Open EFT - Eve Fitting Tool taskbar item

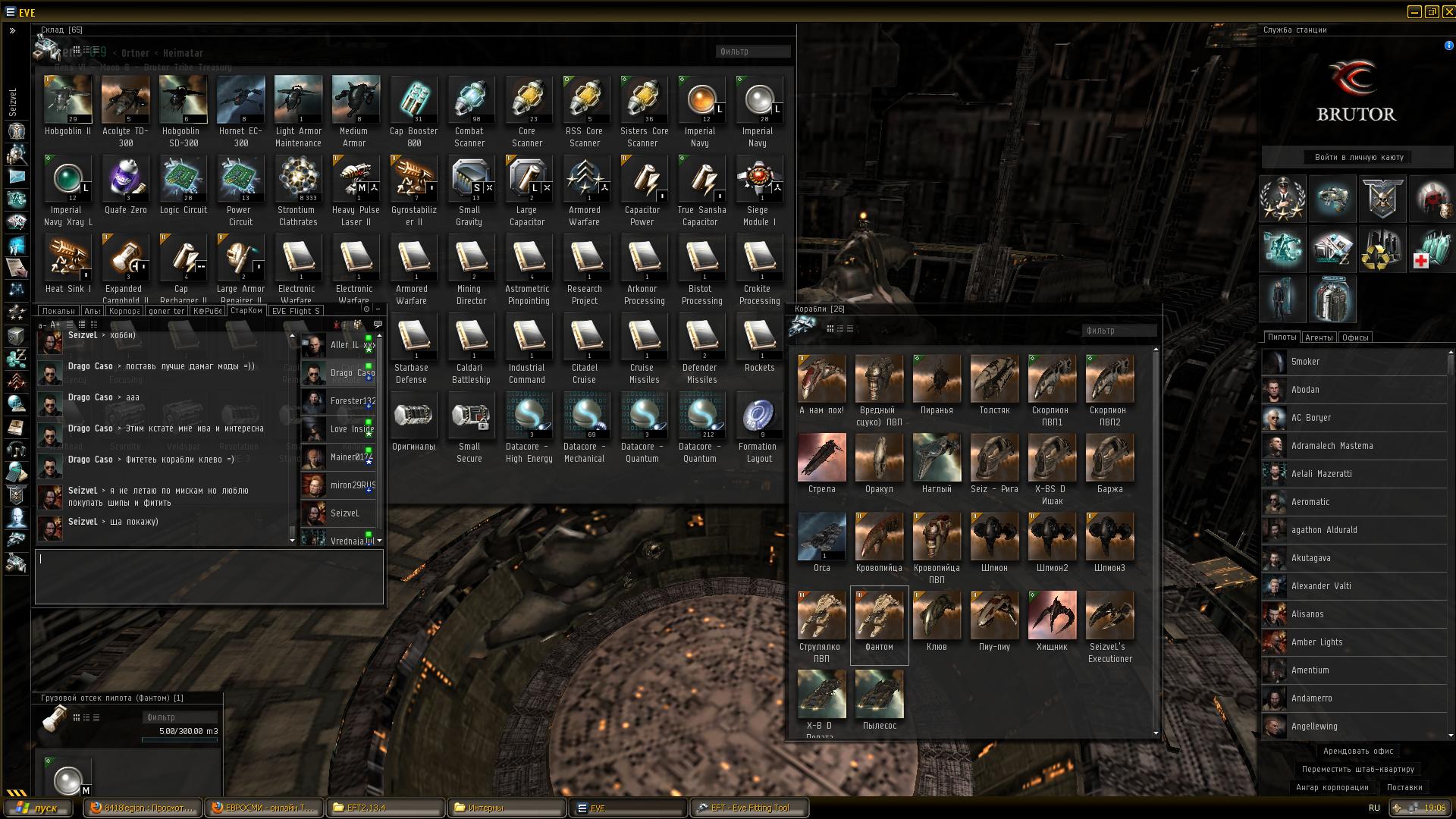[x=749, y=808]
